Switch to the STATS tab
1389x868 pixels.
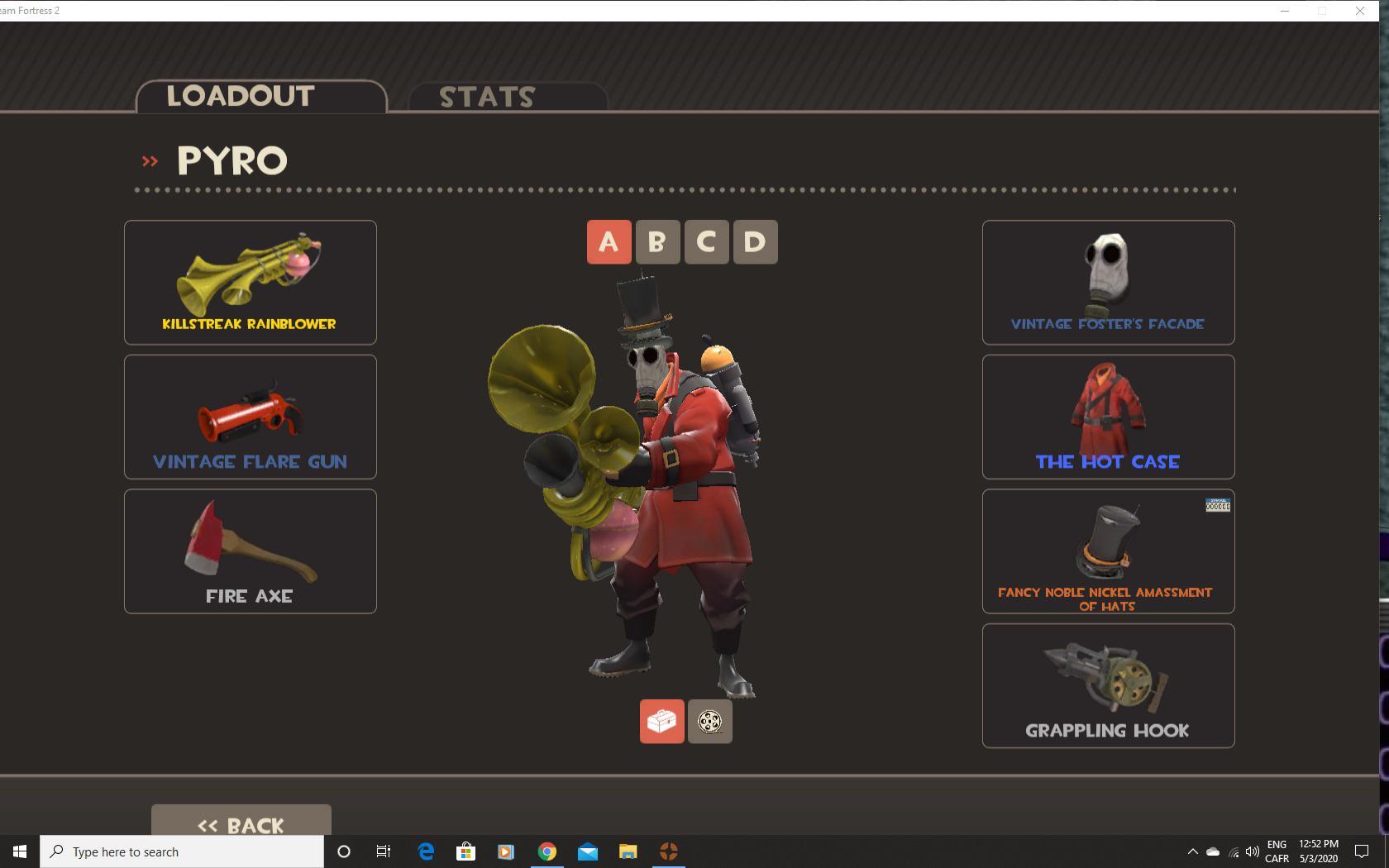point(486,96)
